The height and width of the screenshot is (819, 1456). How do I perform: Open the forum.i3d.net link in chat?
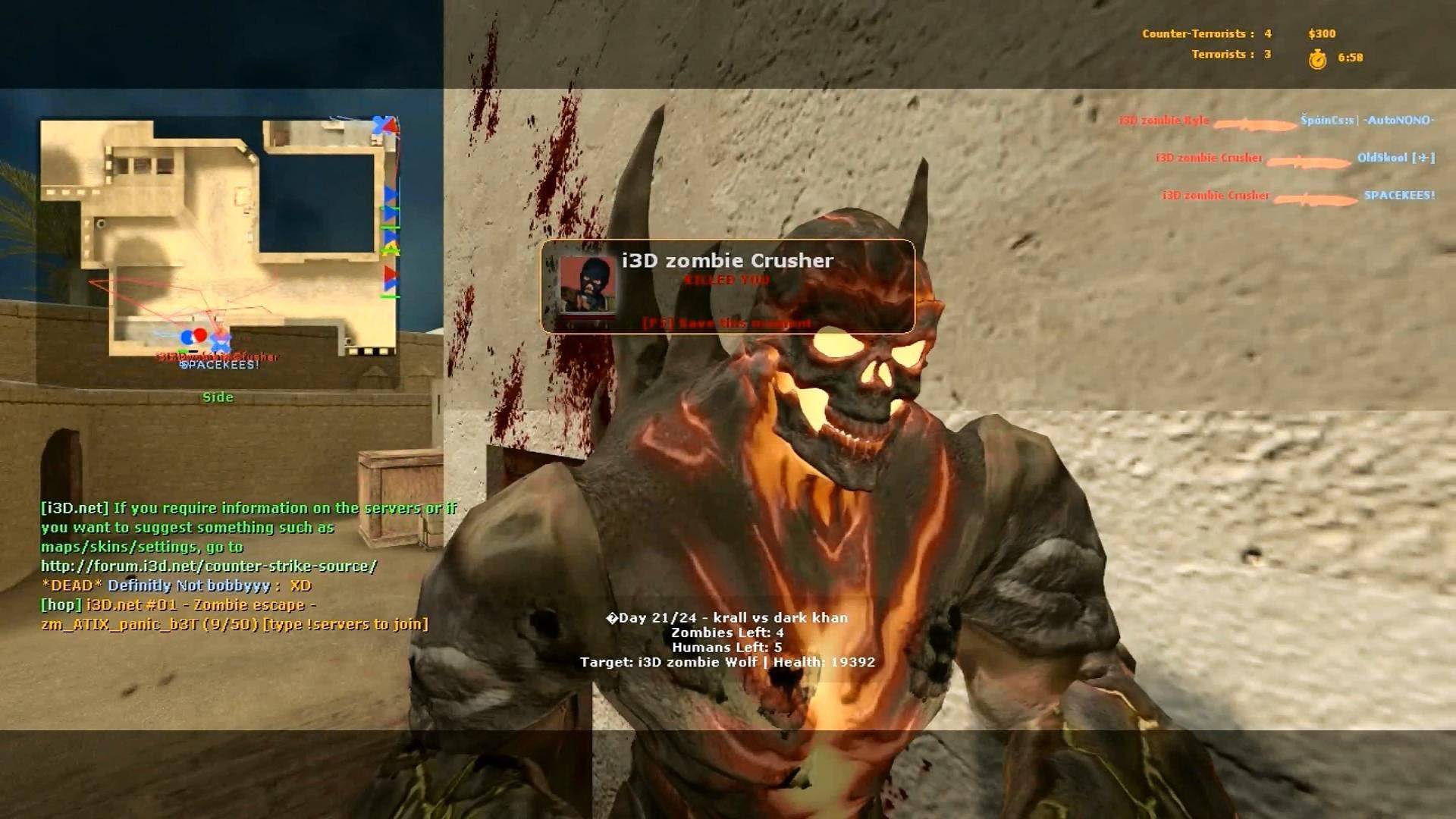(209, 566)
